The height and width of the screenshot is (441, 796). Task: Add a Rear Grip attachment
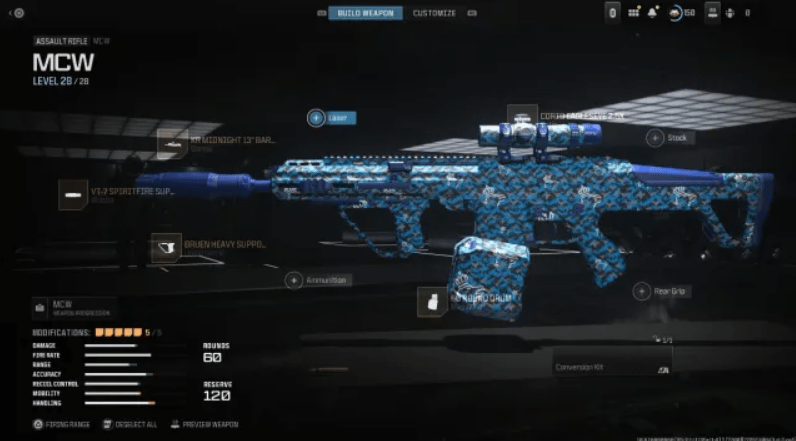pyautogui.click(x=642, y=291)
